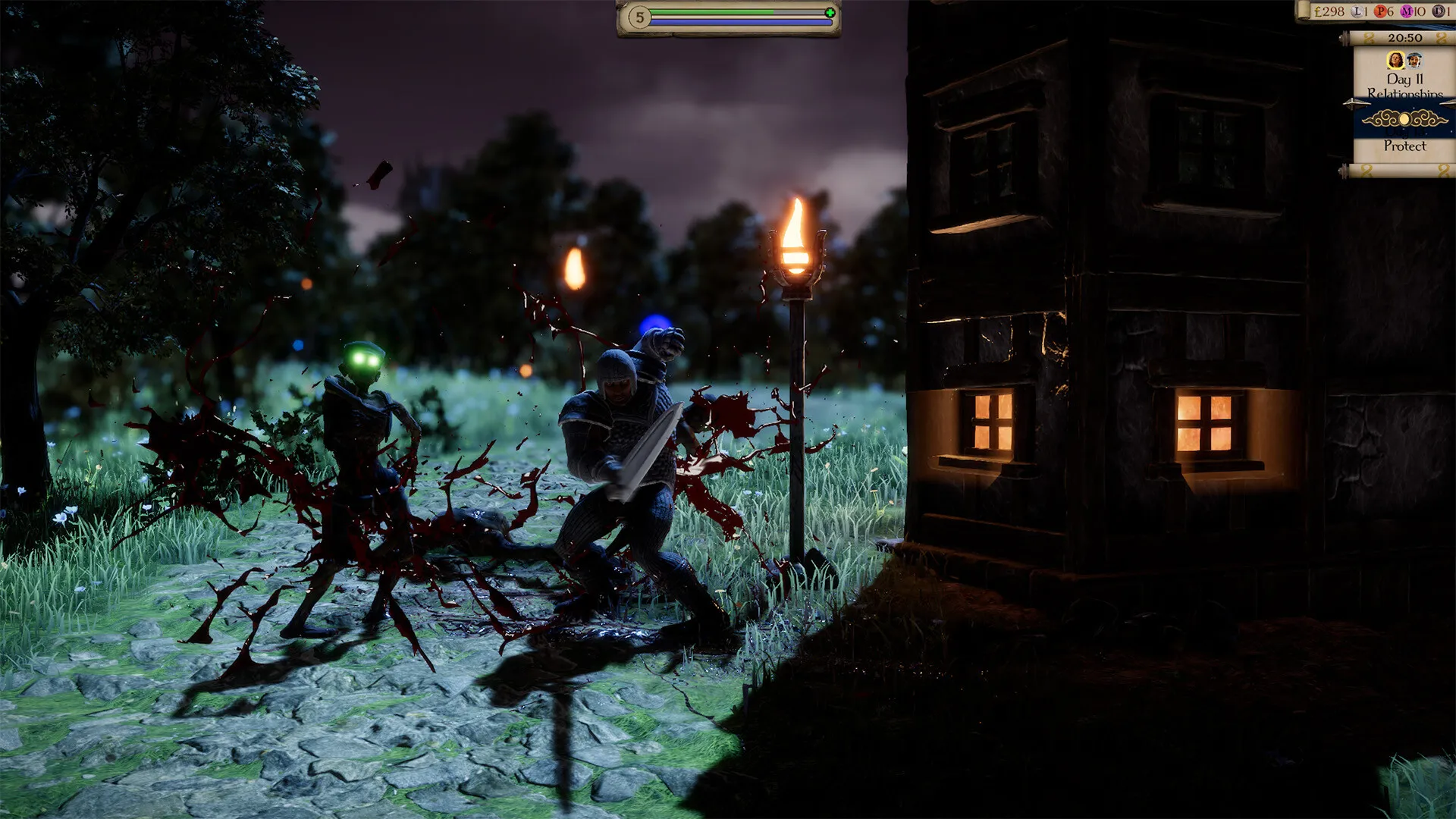Toggle the Day 11 Relationships quest entry
The width and height of the screenshot is (1456, 819).
click(x=1405, y=85)
